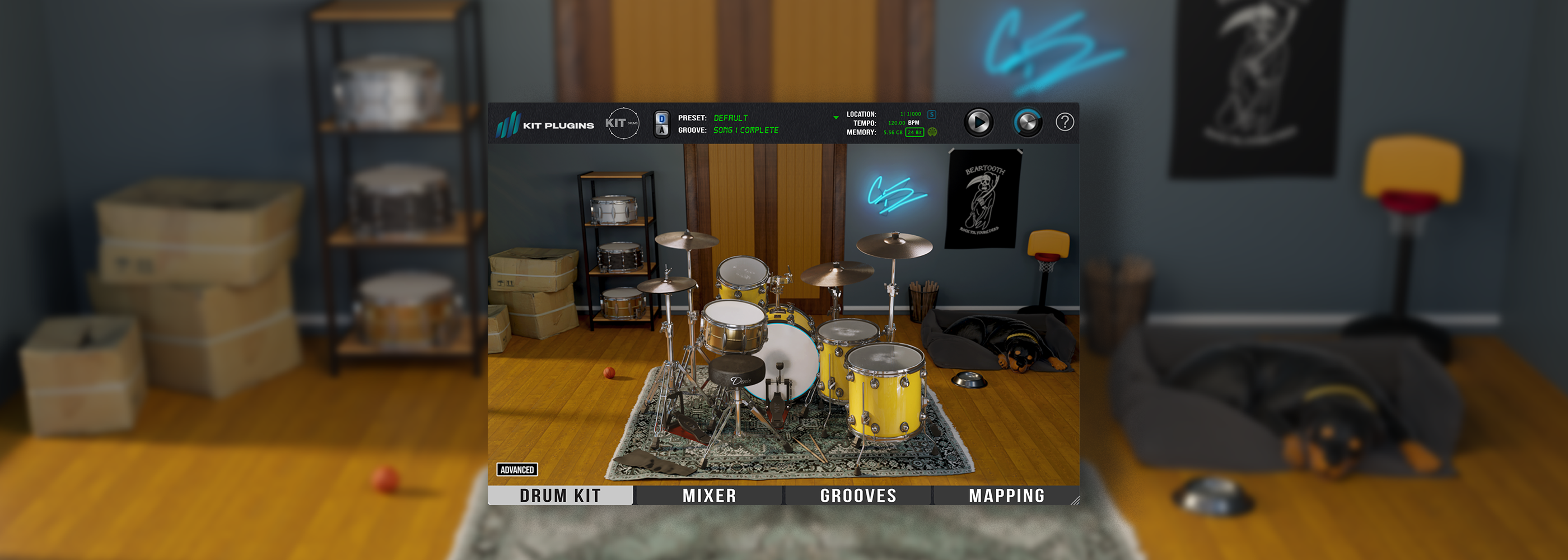Viewport: 1568px width, 560px height.
Task: Click the 120.00 BPM tempo value
Action: coord(897,123)
